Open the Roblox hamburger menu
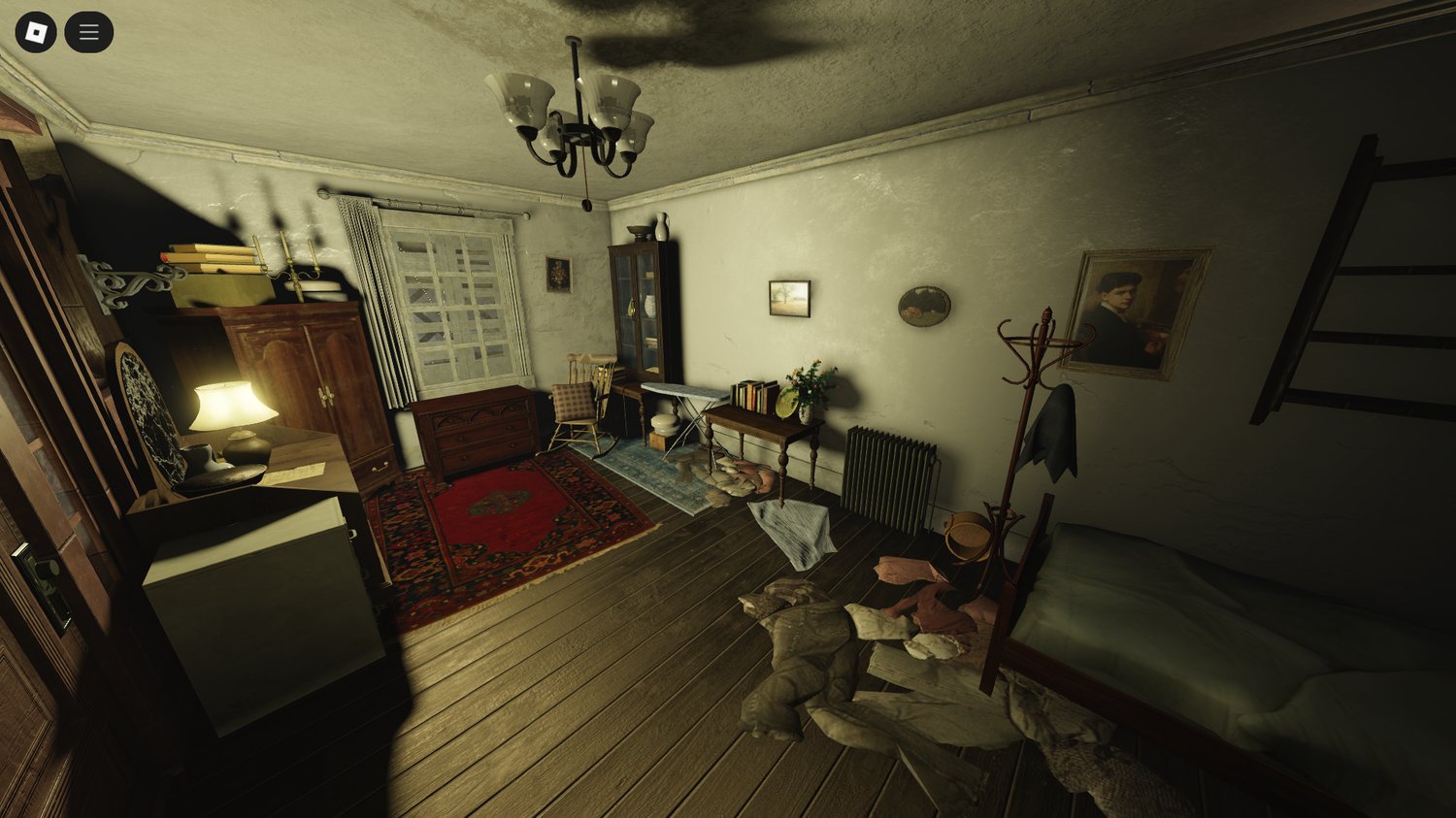The width and height of the screenshot is (1456, 818). (87, 30)
